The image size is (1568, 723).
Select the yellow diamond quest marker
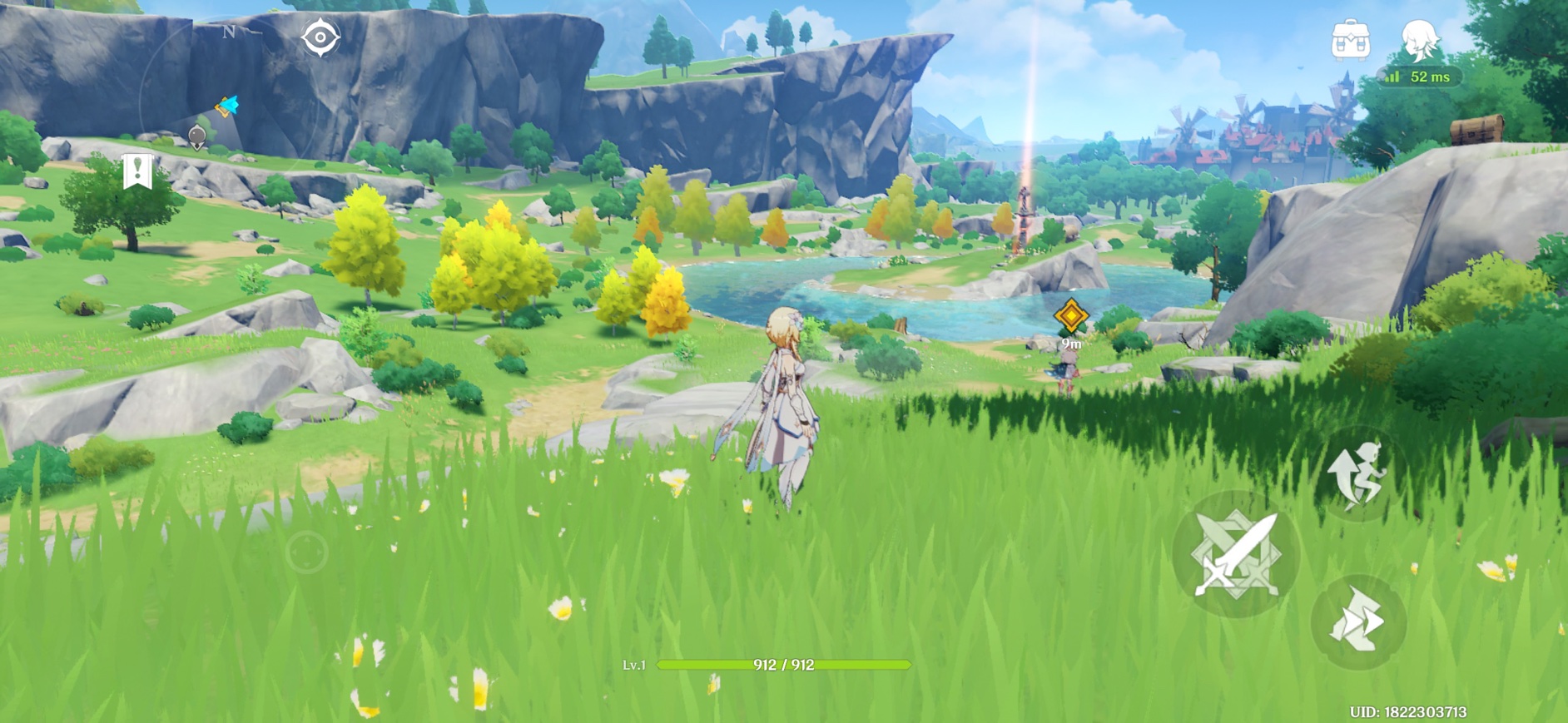(x=1070, y=316)
